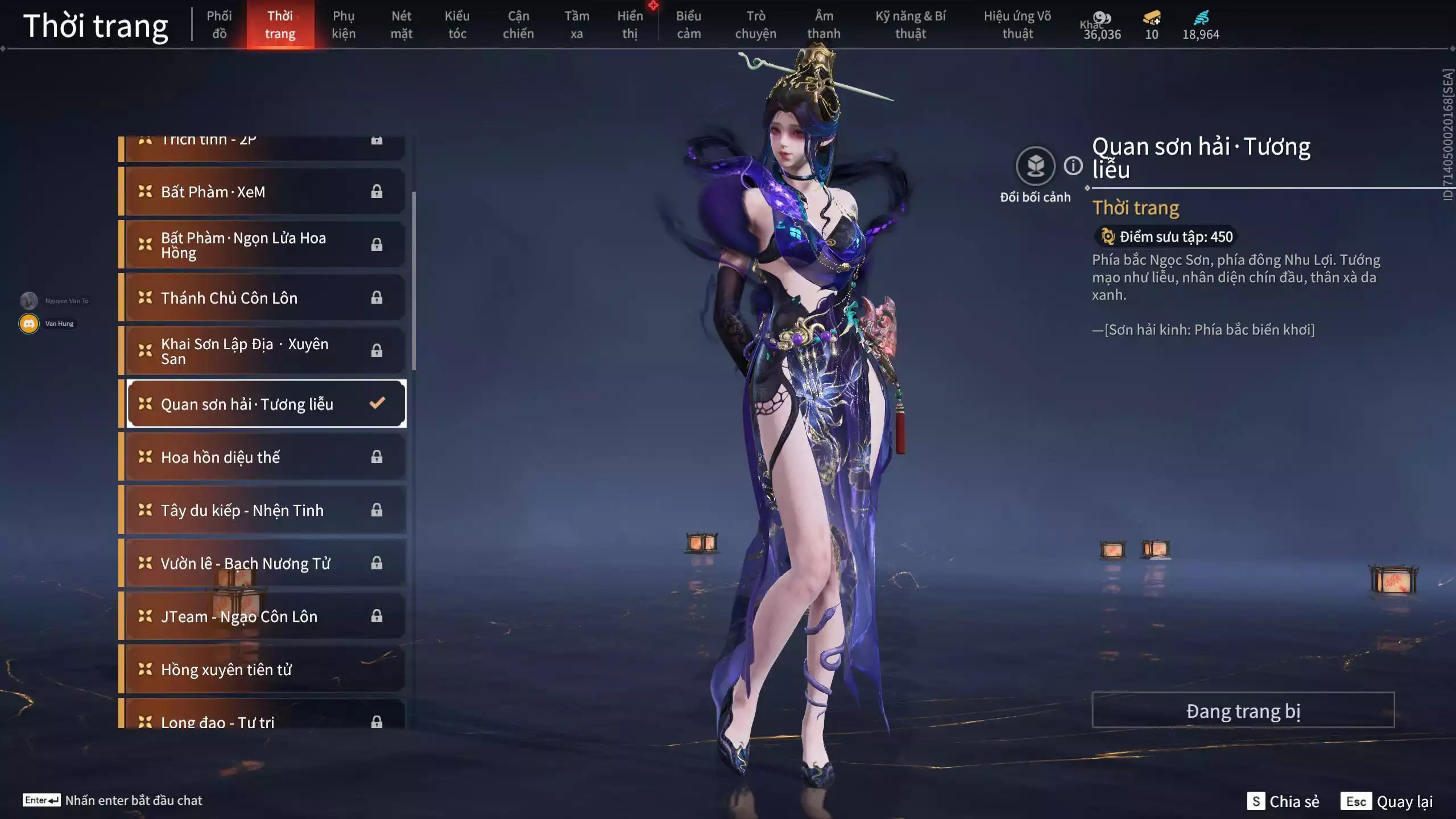Switch to the Phối đồ tab
The height and width of the screenshot is (819, 1456).
219,25
